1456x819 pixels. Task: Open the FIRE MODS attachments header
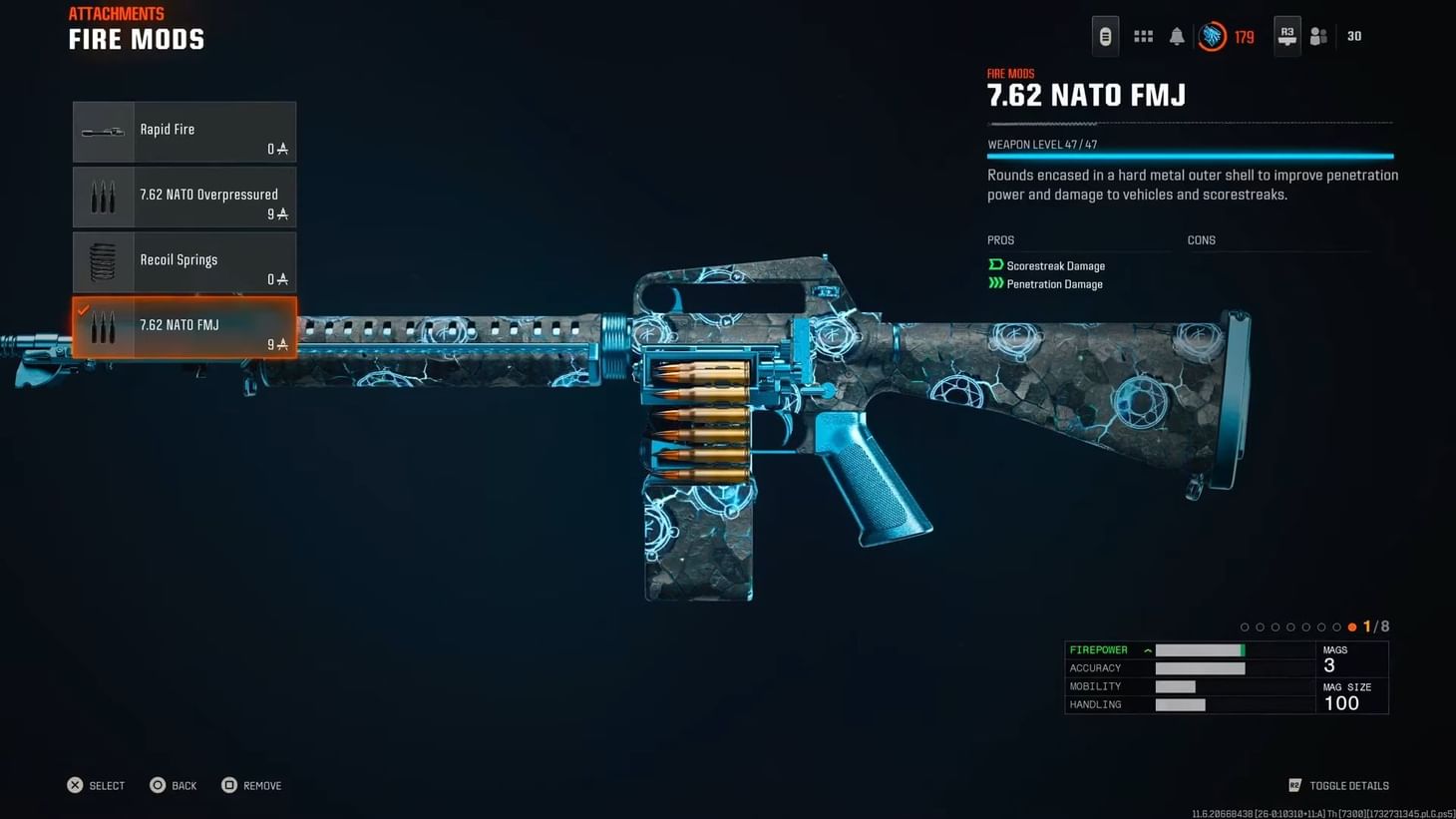136,39
